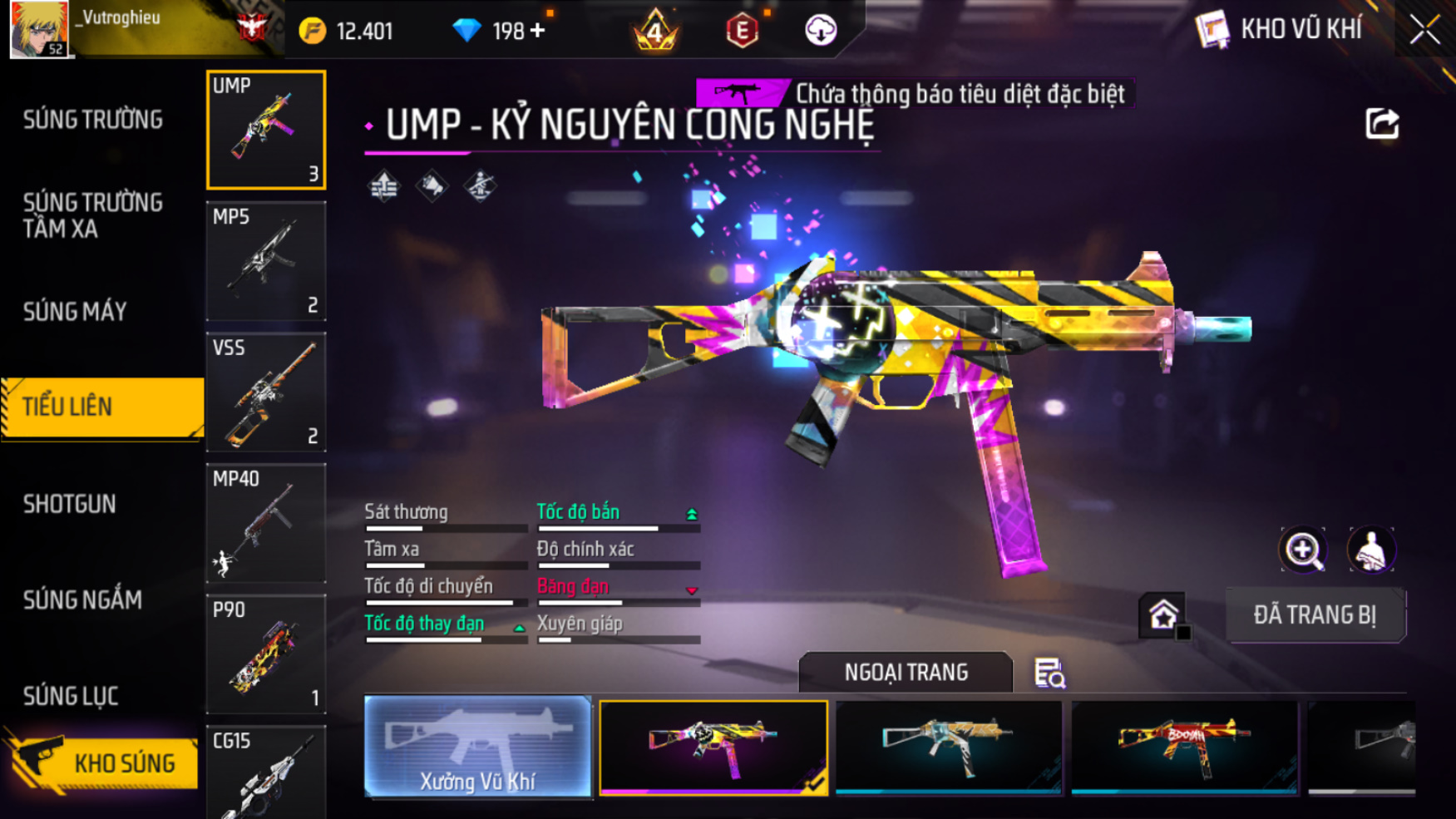1456x819 pixels.
Task: Zoom in with the magnifier icon
Action: [1302, 550]
